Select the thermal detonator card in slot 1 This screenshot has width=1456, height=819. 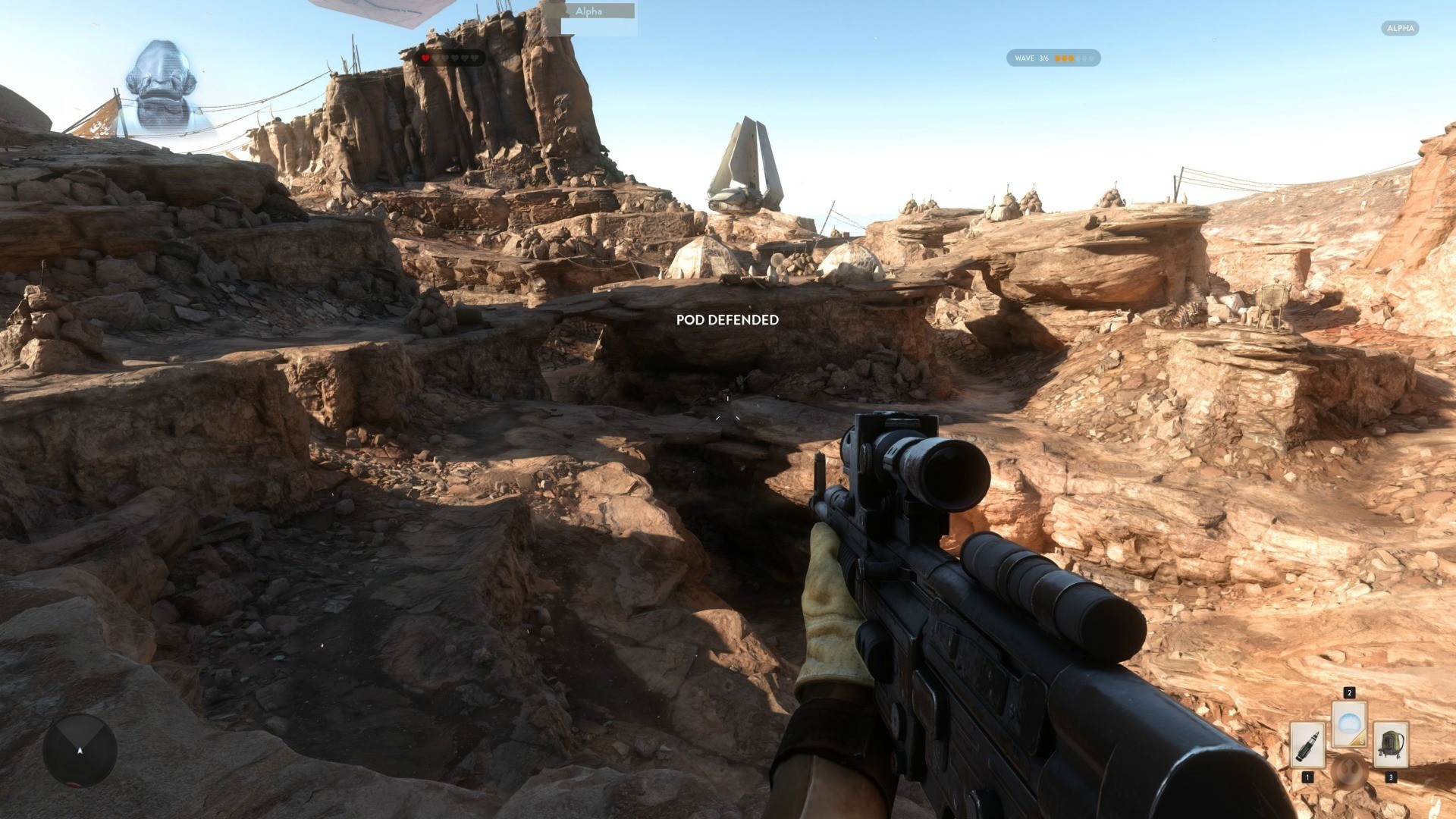[1307, 745]
